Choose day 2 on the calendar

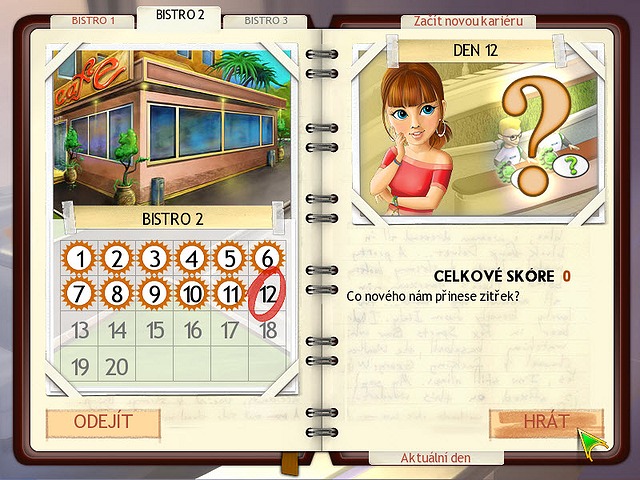[117, 260]
